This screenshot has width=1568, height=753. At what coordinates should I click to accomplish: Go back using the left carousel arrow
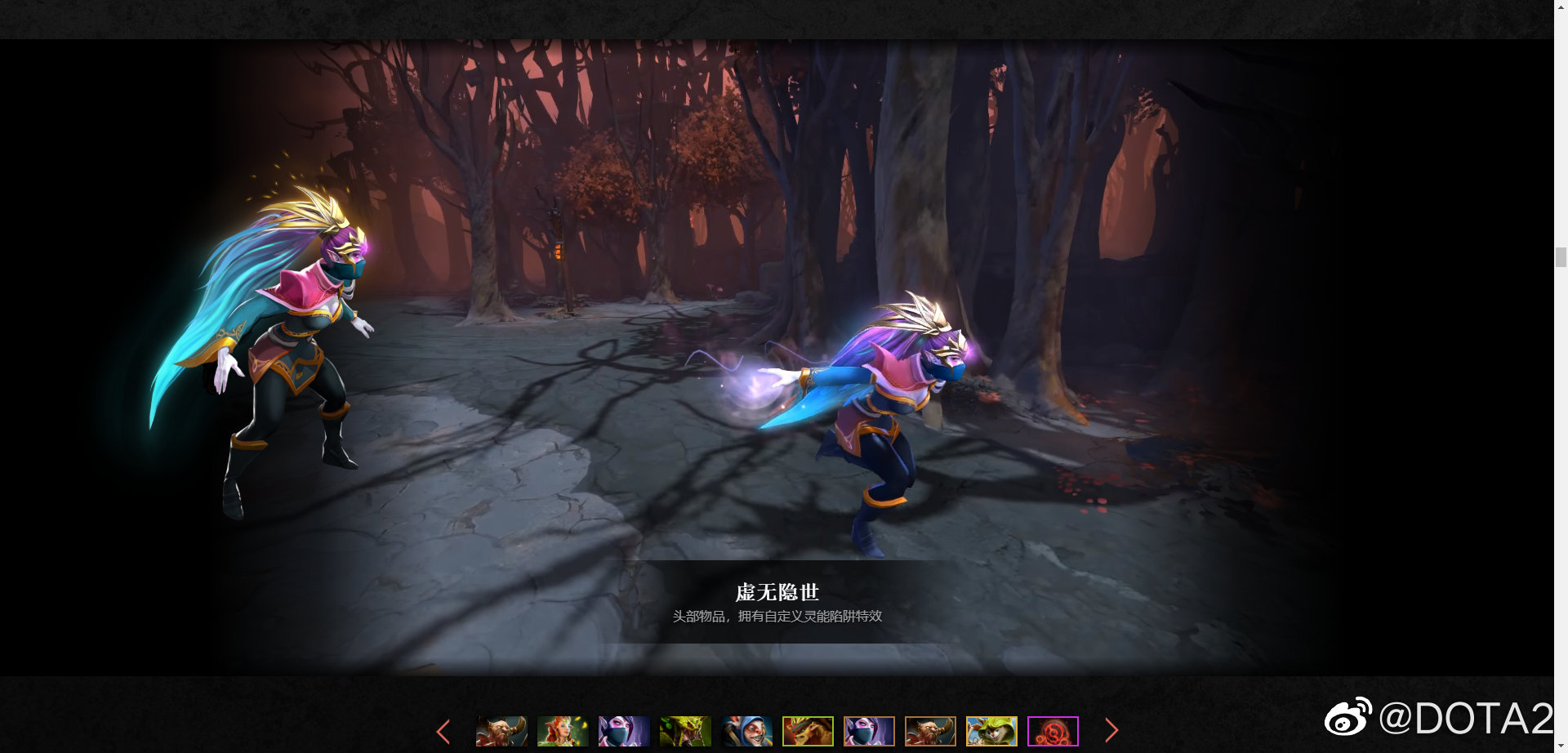coord(443,730)
